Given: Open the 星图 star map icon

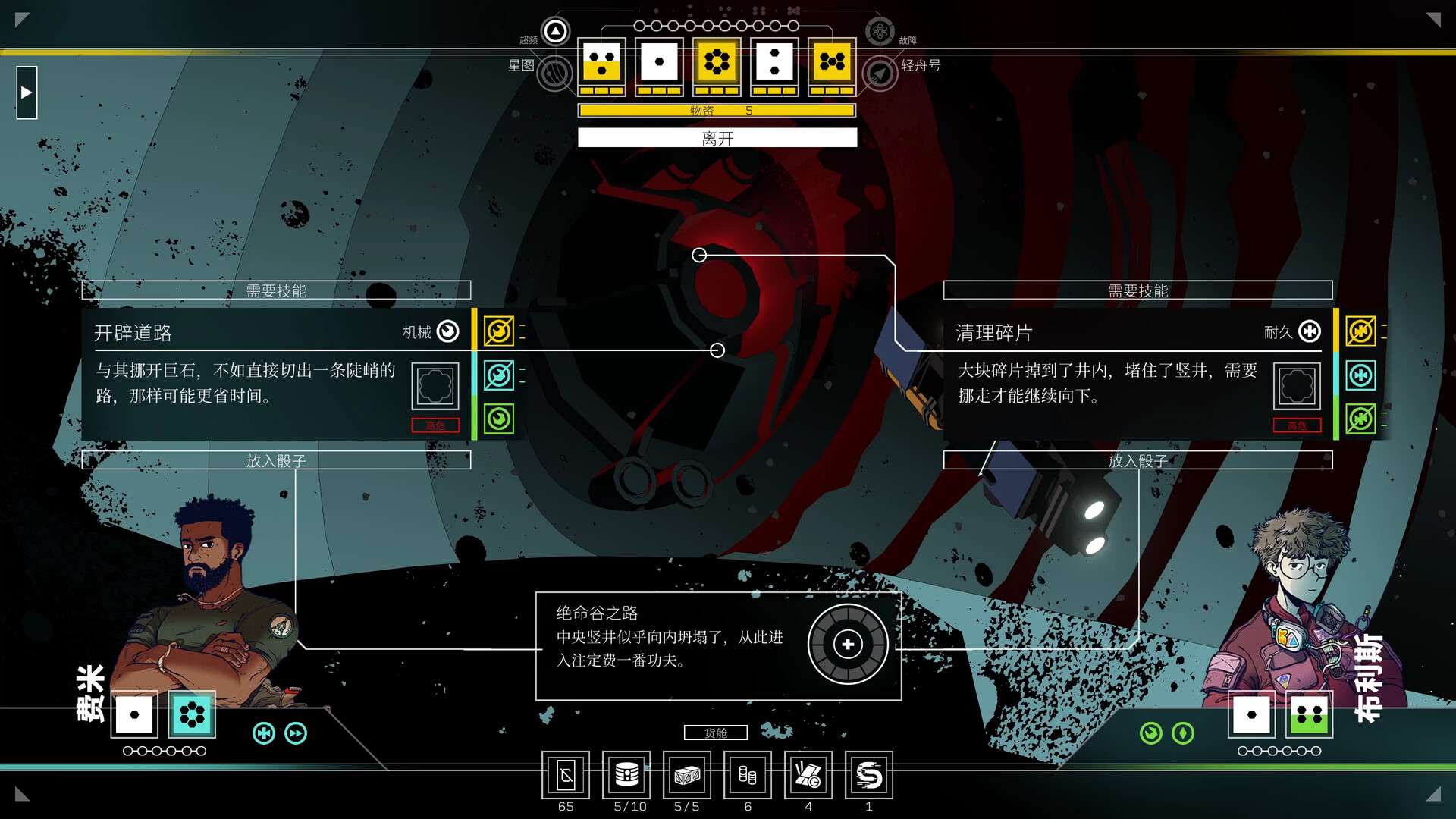Looking at the screenshot, I should 556,74.
